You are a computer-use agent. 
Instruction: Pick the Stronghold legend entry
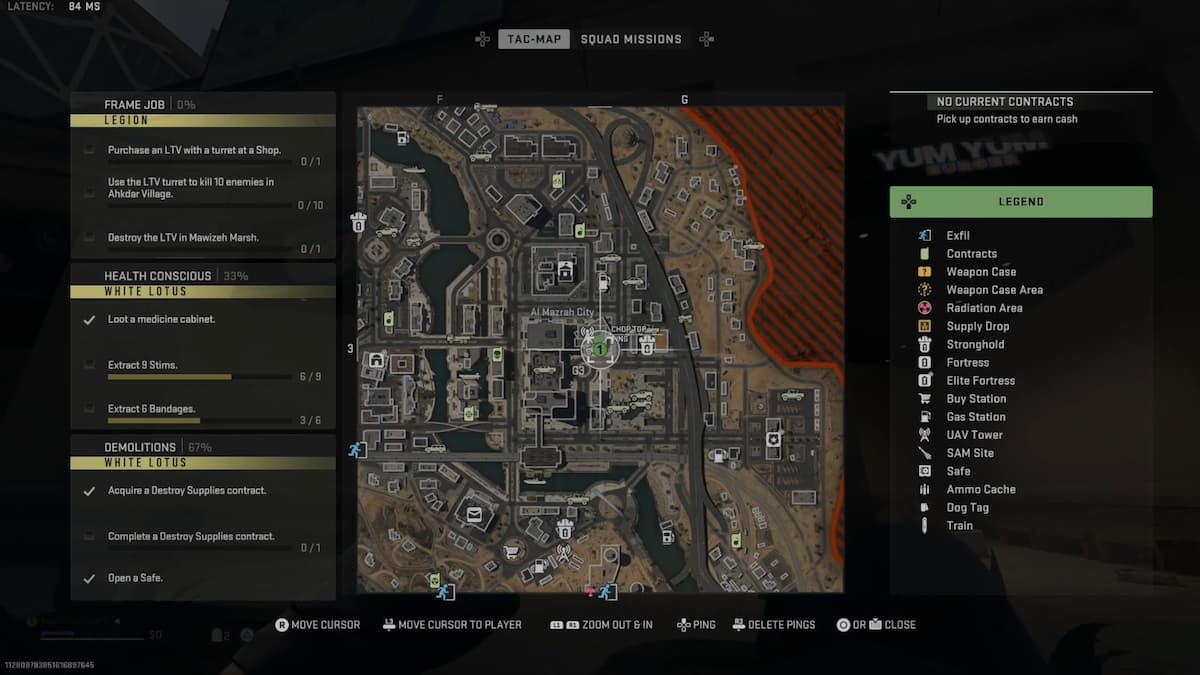pos(975,344)
